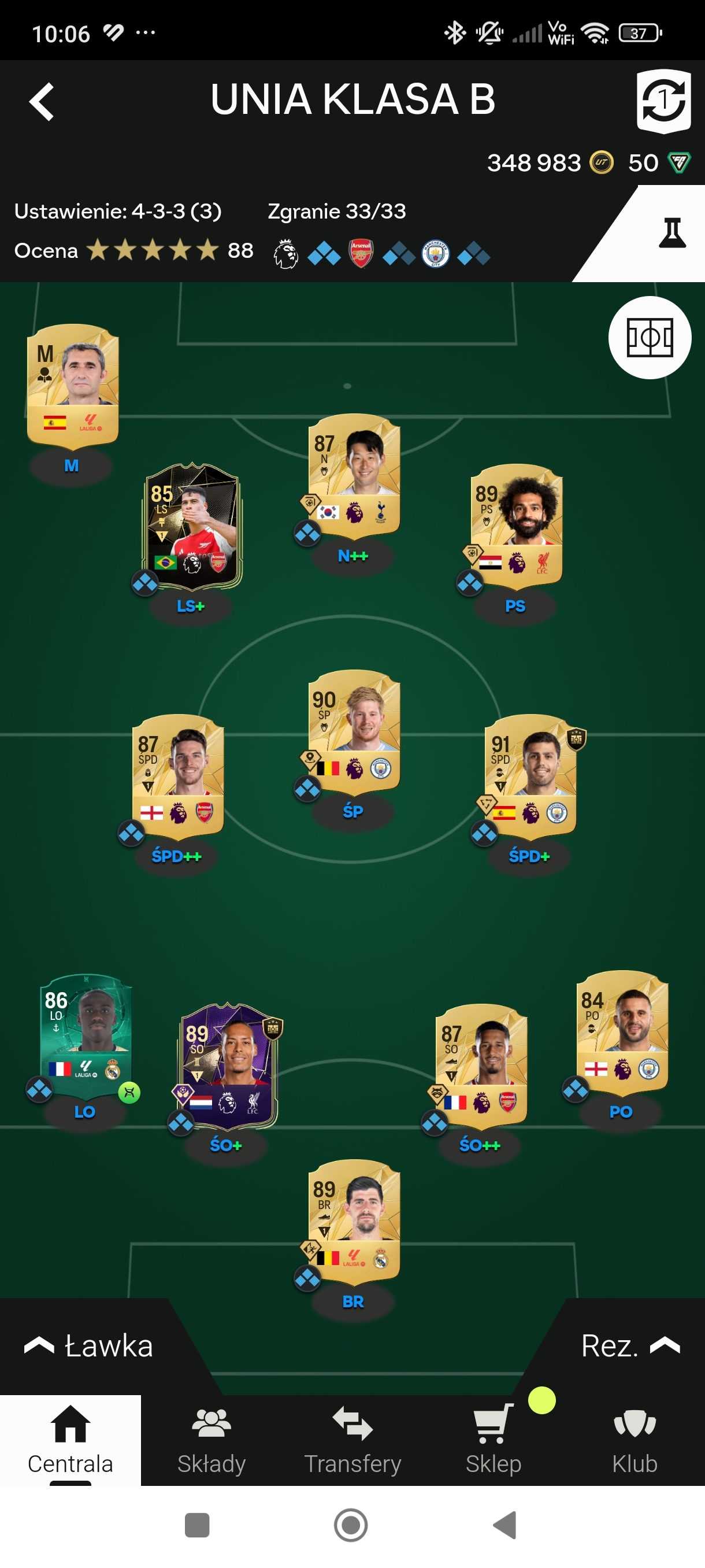Pick the 89-rated PS winger card
Screen dimensions: 705x1568
(x=517, y=524)
